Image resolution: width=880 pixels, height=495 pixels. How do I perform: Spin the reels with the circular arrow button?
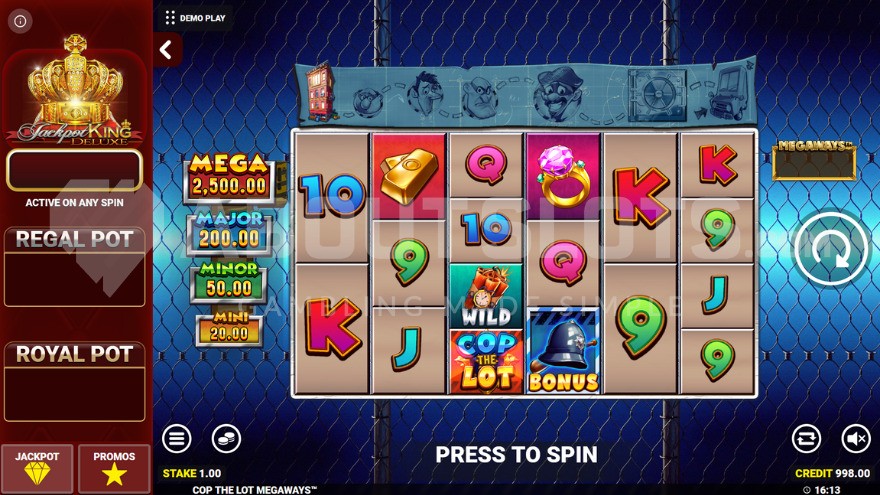point(831,249)
